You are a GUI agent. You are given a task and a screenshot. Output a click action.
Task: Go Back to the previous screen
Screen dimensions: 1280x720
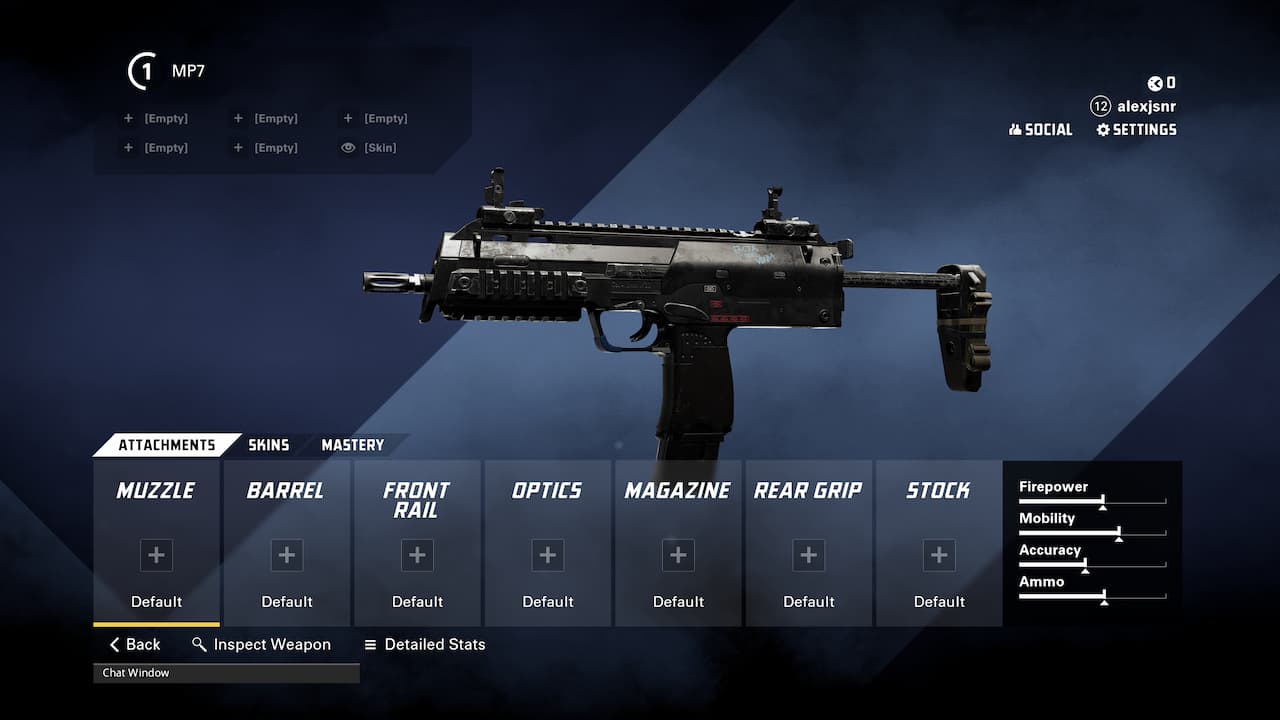[x=135, y=645]
